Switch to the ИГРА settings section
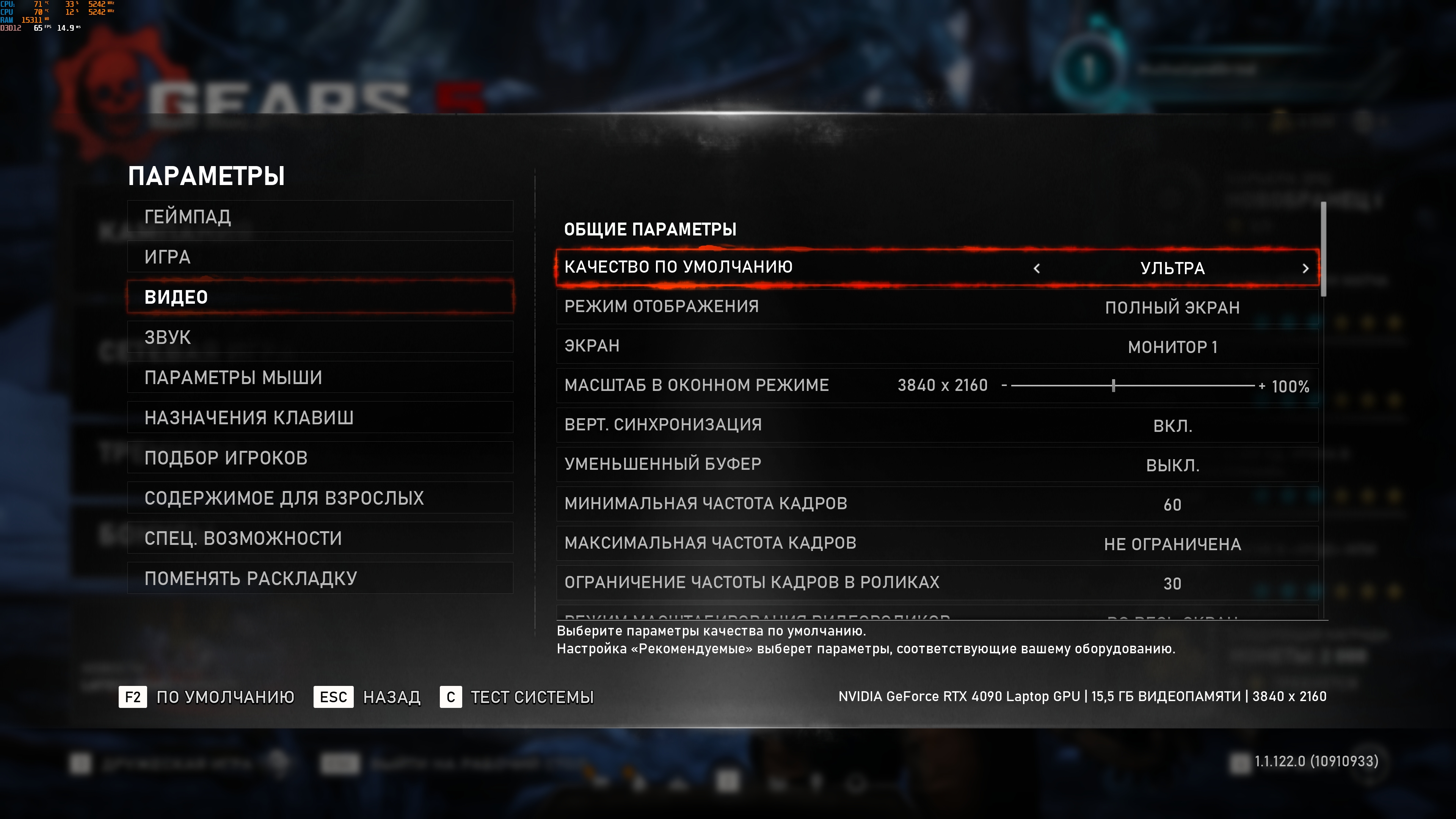 [320, 257]
